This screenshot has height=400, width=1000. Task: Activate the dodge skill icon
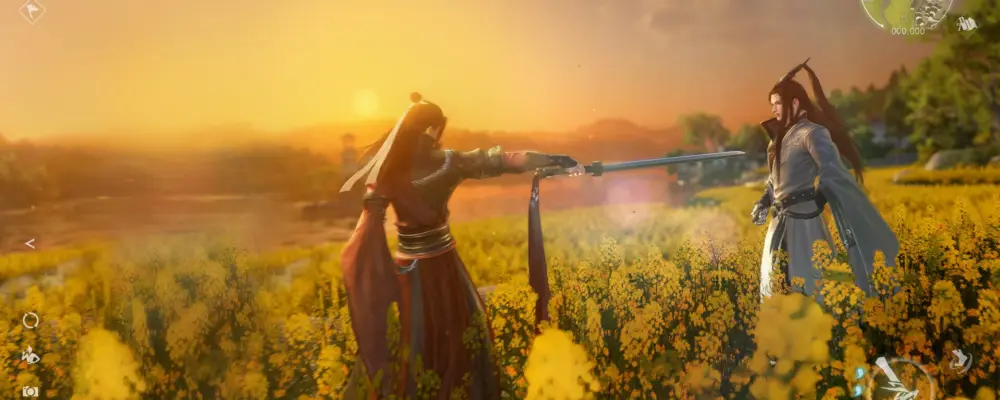(959, 360)
